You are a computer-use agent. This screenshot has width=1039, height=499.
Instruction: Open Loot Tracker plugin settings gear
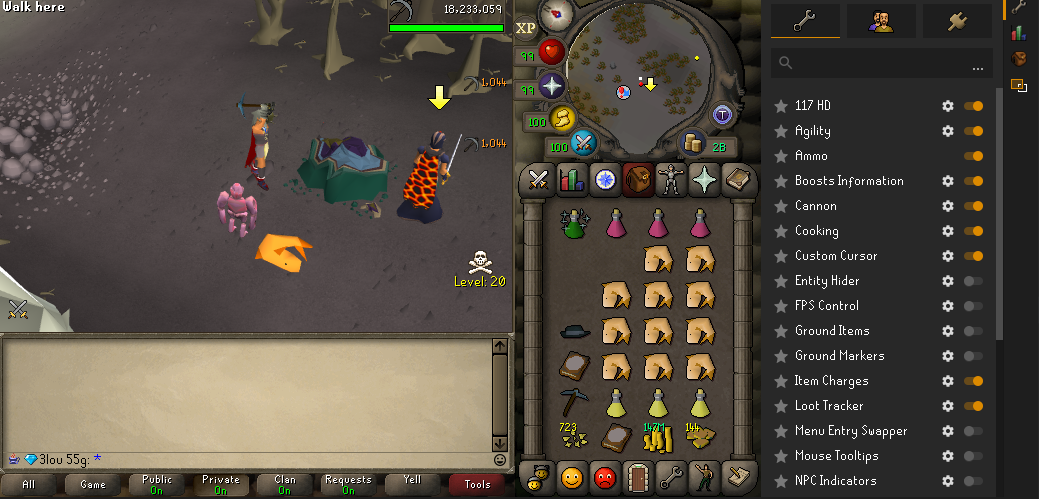click(948, 406)
